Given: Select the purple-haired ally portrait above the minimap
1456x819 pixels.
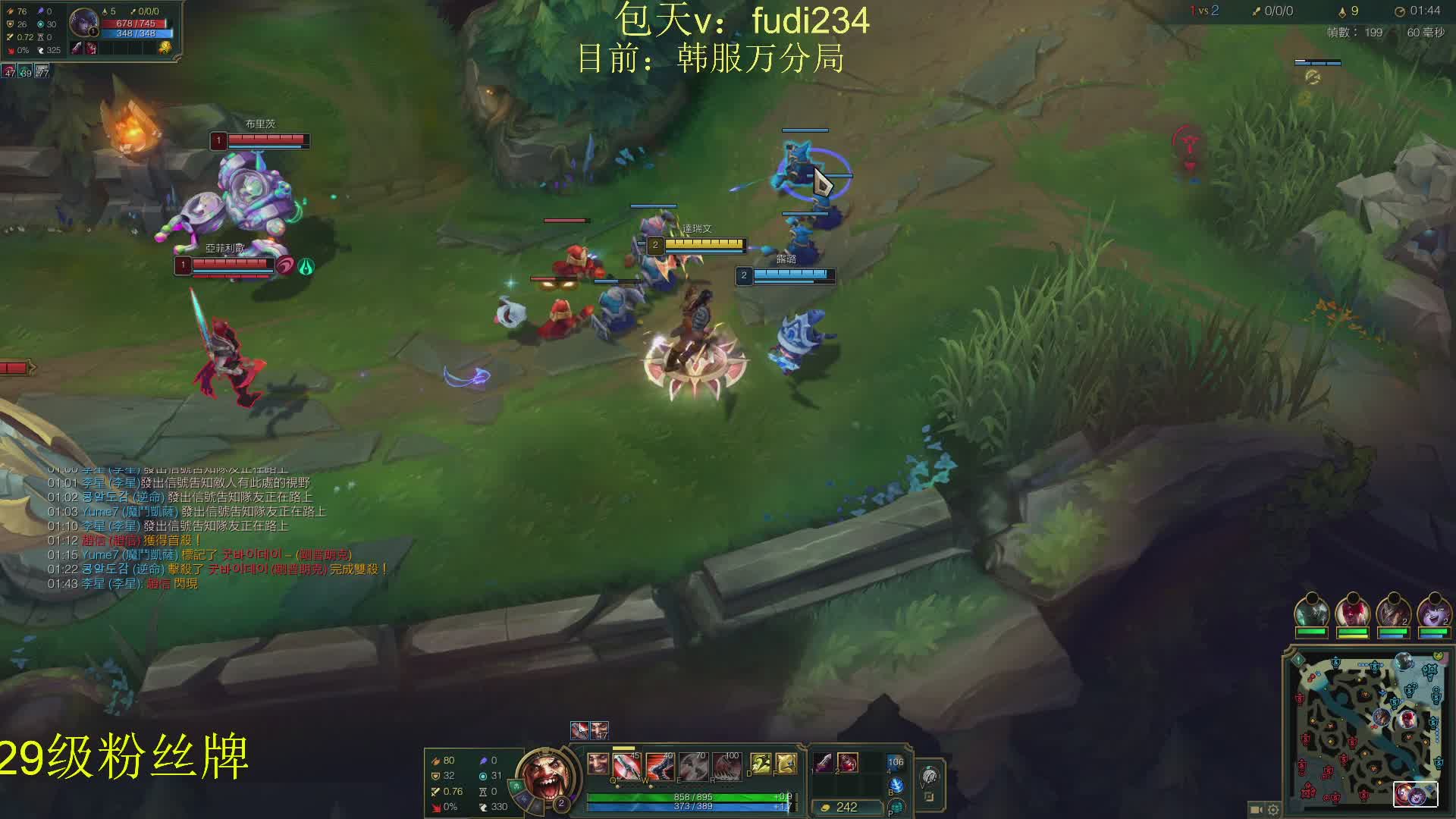Looking at the screenshot, I should pos(1433,611).
